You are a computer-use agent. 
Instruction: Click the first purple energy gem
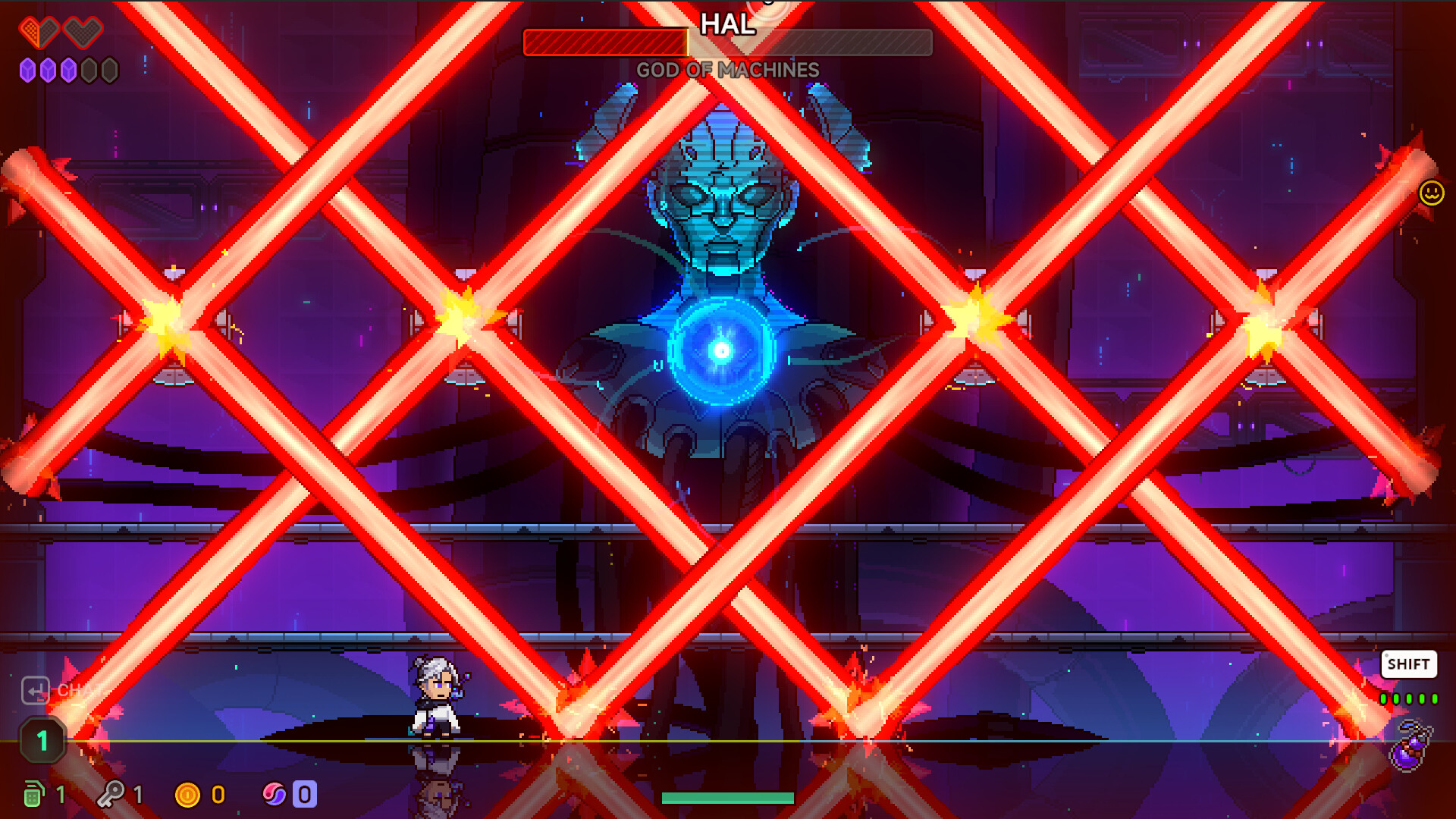point(27,70)
